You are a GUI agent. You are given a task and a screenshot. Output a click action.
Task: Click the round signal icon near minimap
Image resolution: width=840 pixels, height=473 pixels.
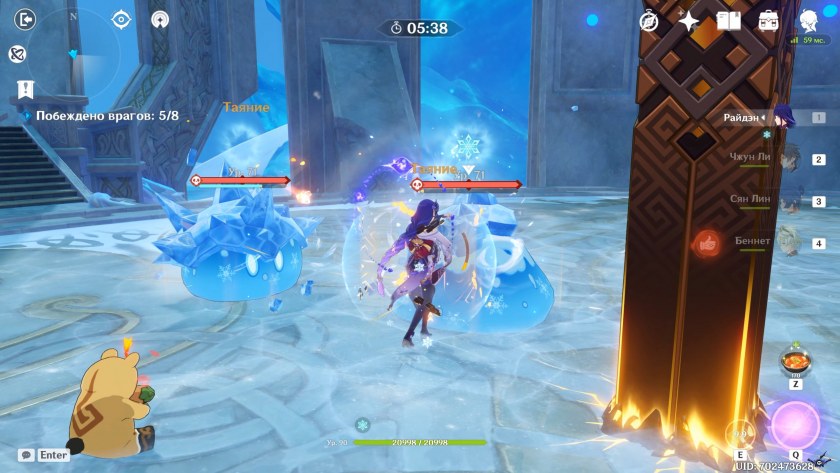point(159,19)
